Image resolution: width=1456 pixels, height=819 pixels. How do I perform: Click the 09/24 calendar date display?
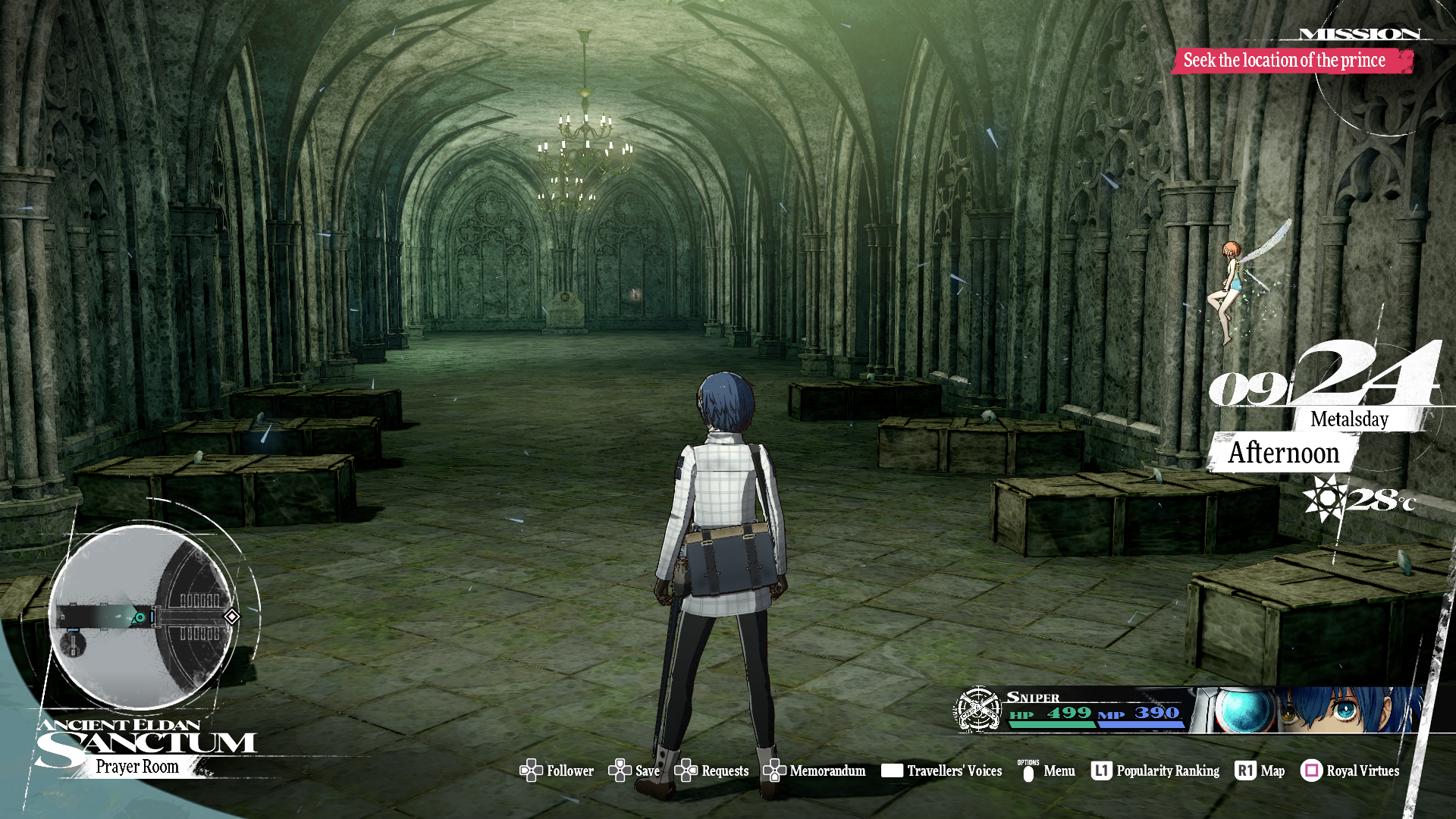coord(1323,377)
